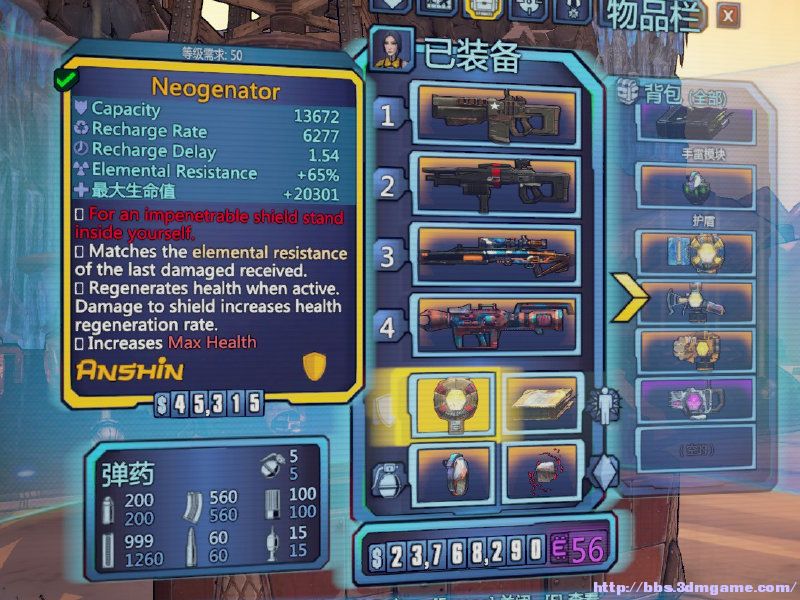Select the black rifle in slot 2
Image resolution: width=800 pixels, height=600 pixels.
click(x=497, y=185)
